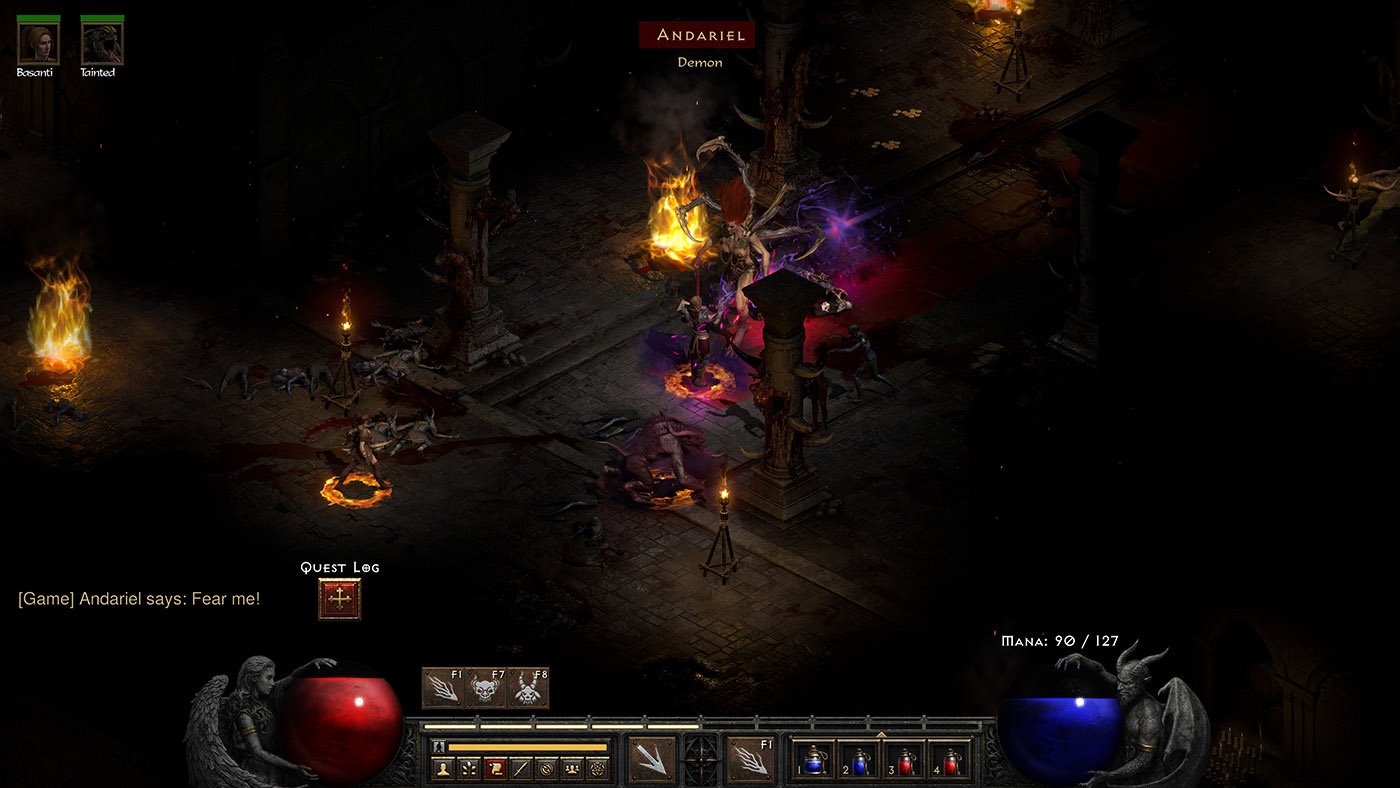1400x788 pixels.
Task: Choose the F8 horned skull skill icon
Action: (528, 688)
